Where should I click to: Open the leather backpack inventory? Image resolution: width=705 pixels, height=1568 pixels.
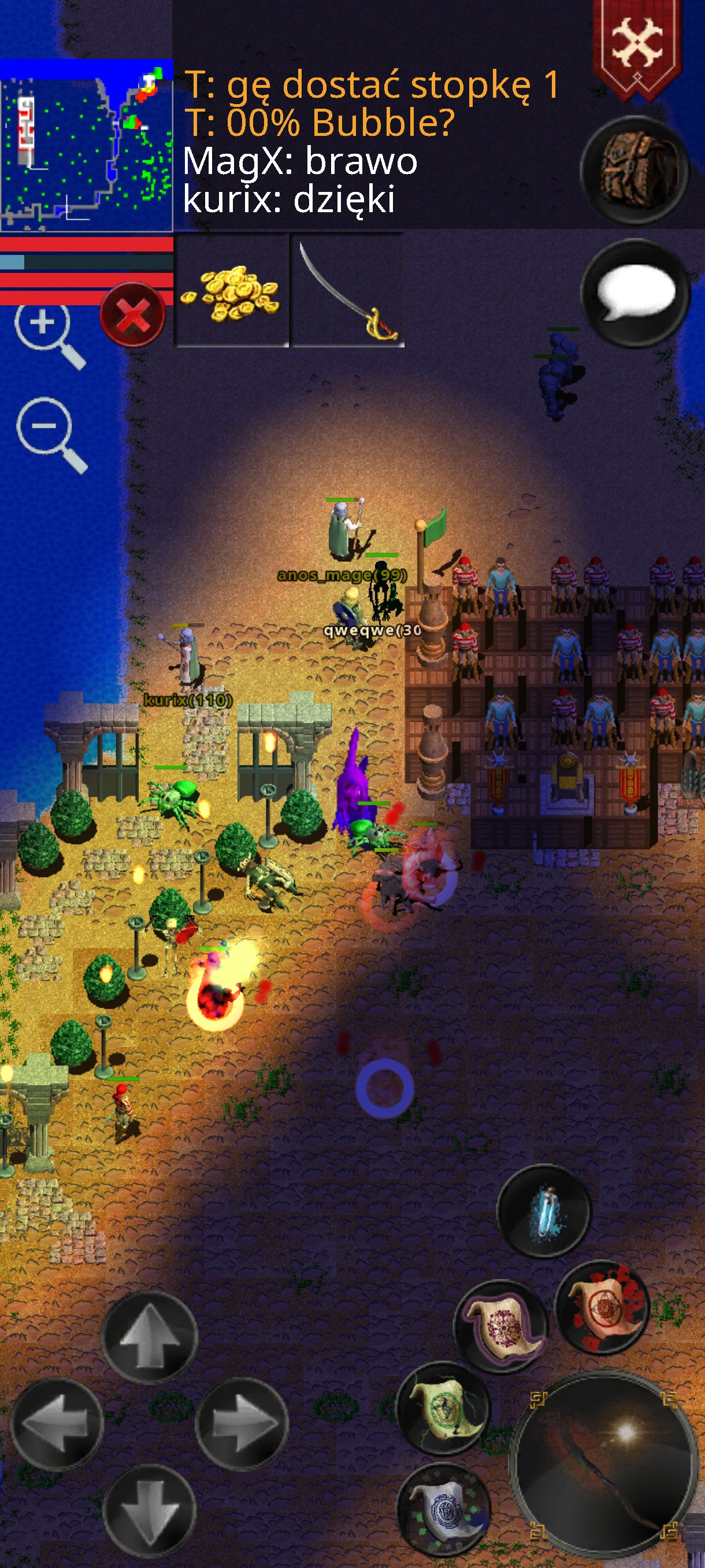pyautogui.click(x=634, y=170)
